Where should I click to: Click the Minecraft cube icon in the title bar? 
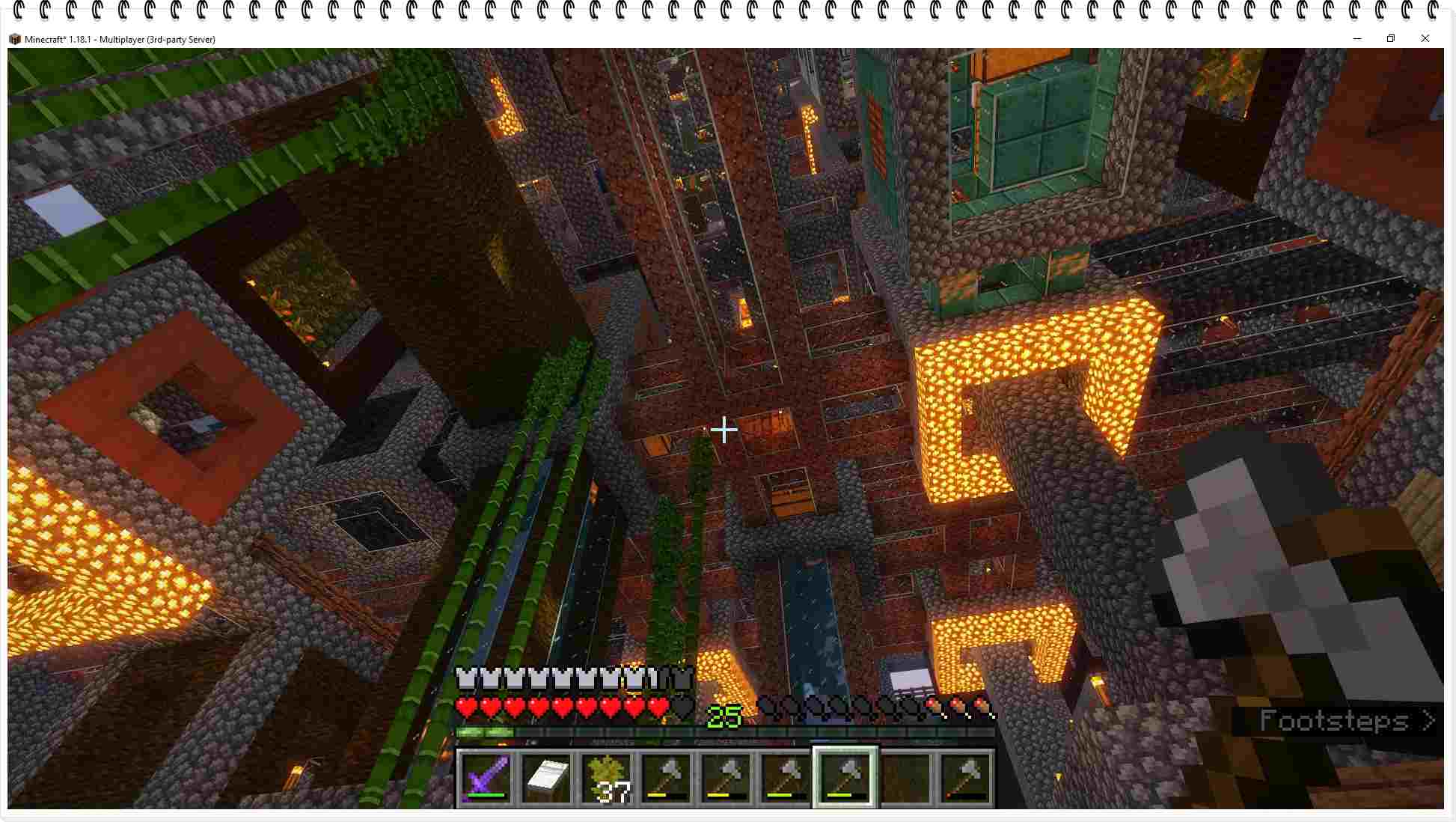click(x=15, y=39)
